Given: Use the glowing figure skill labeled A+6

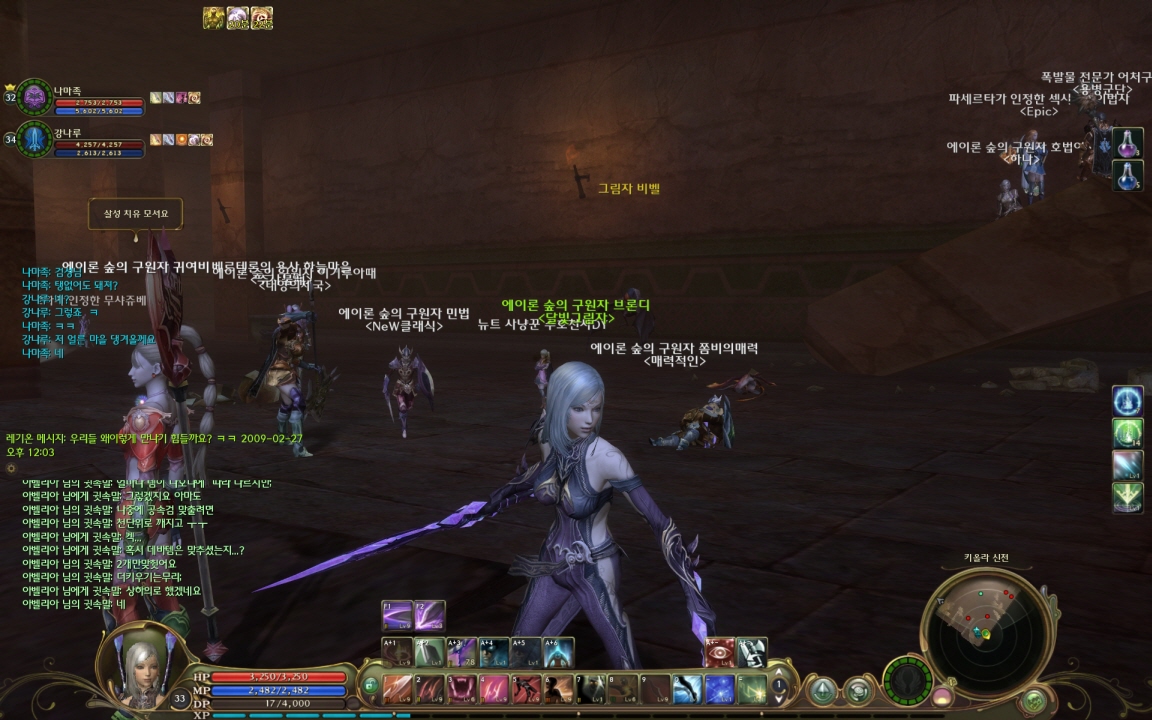Looking at the screenshot, I should click(558, 652).
